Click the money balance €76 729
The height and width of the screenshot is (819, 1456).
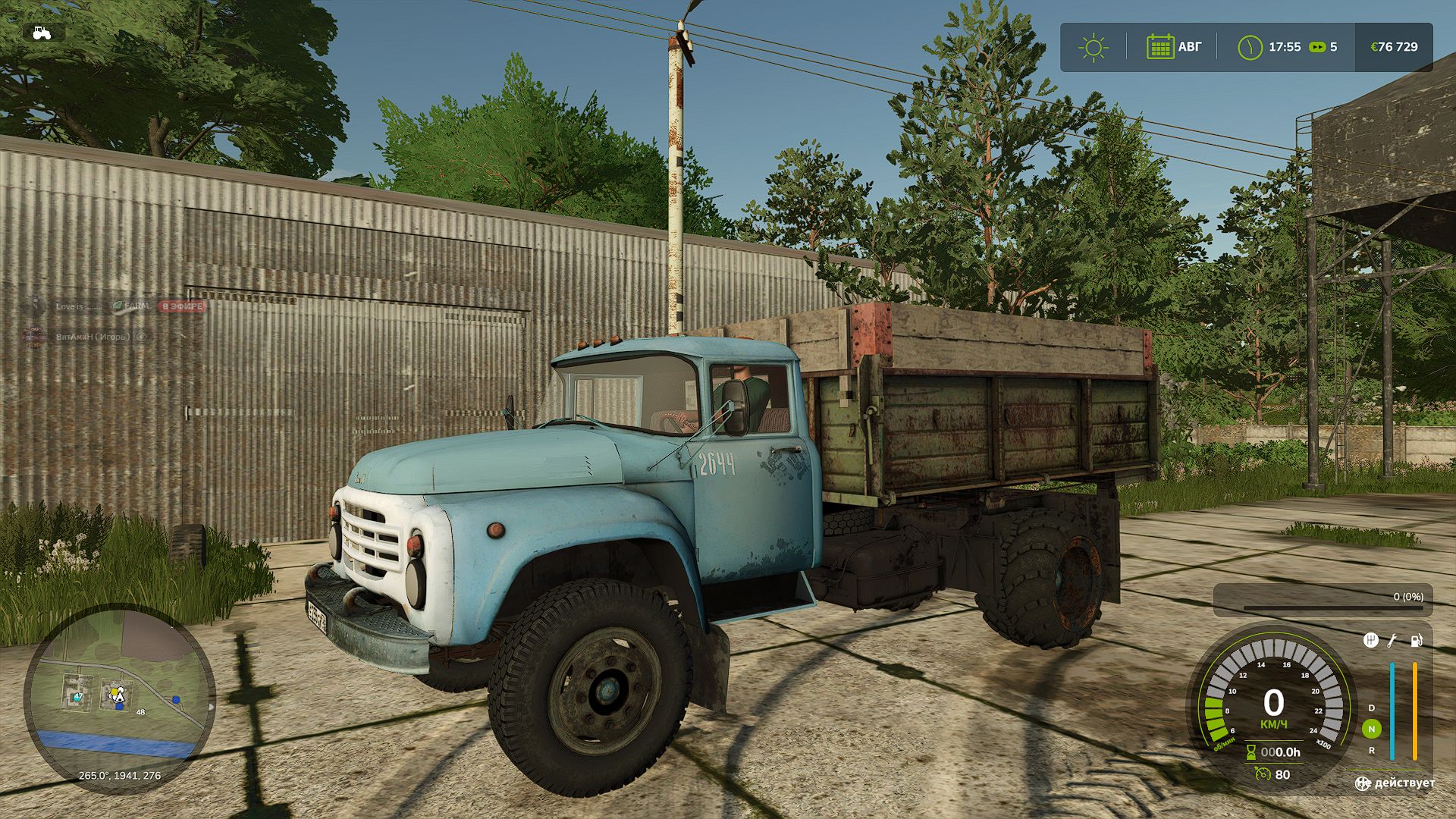click(x=1395, y=47)
